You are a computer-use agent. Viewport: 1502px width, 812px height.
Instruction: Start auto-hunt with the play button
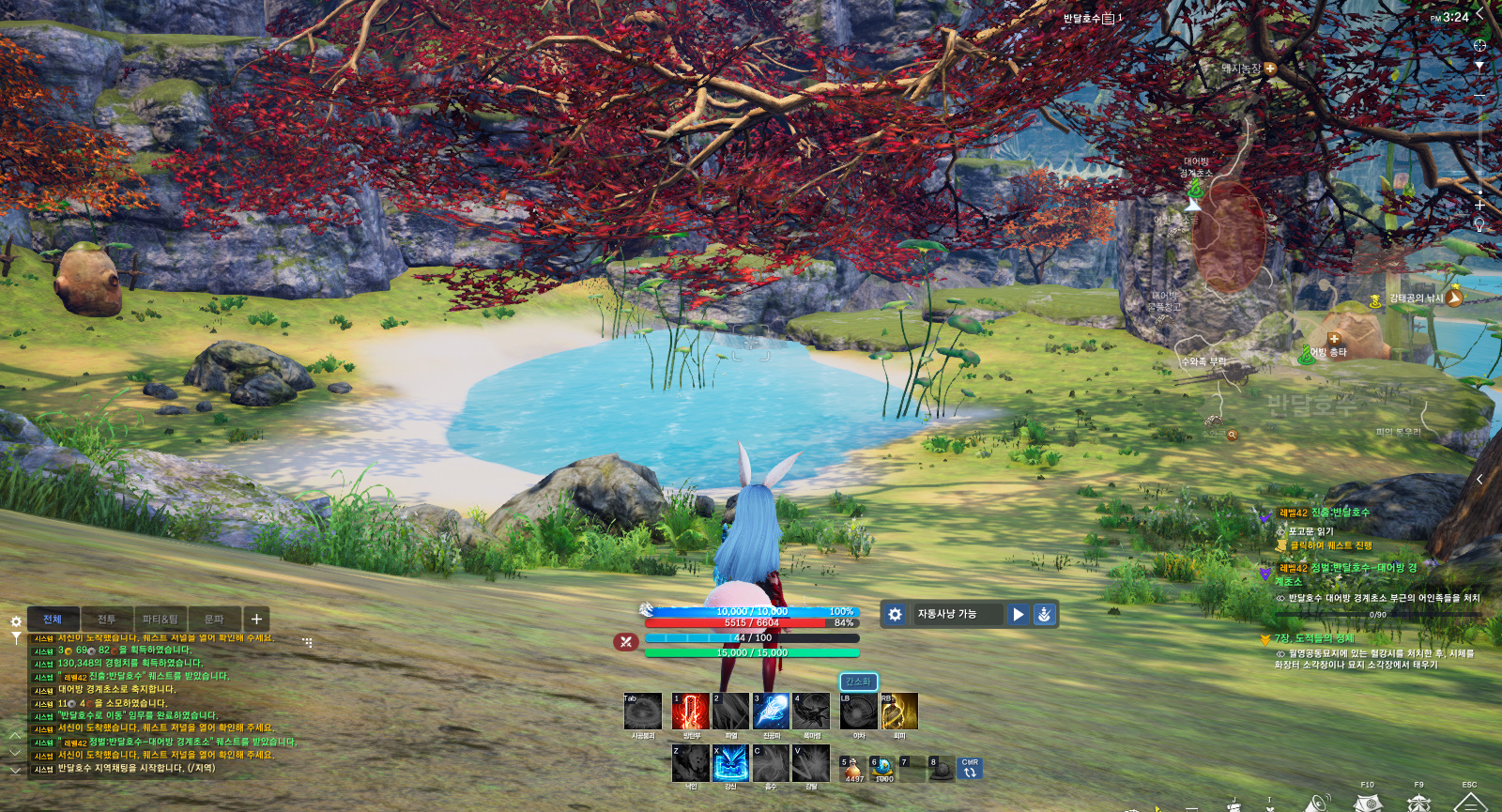pos(1019,614)
